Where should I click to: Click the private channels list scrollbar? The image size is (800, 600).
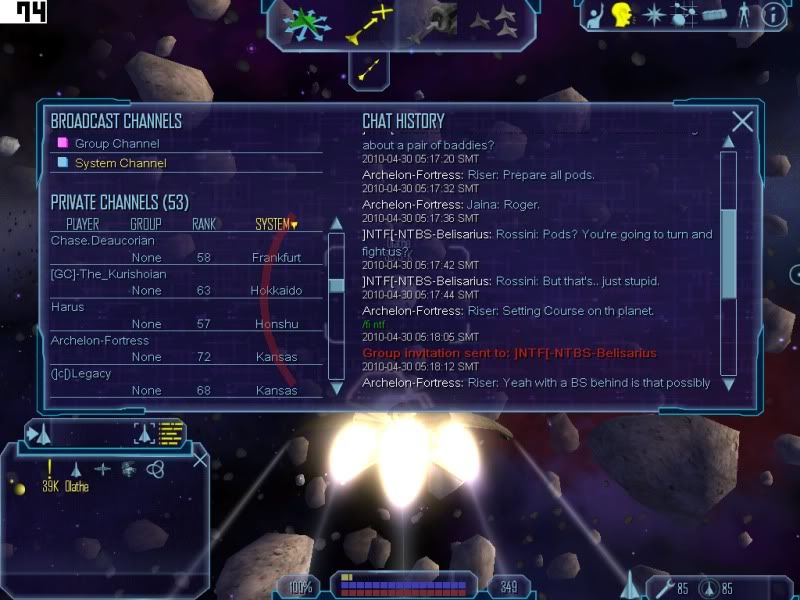pyautogui.click(x=337, y=285)
